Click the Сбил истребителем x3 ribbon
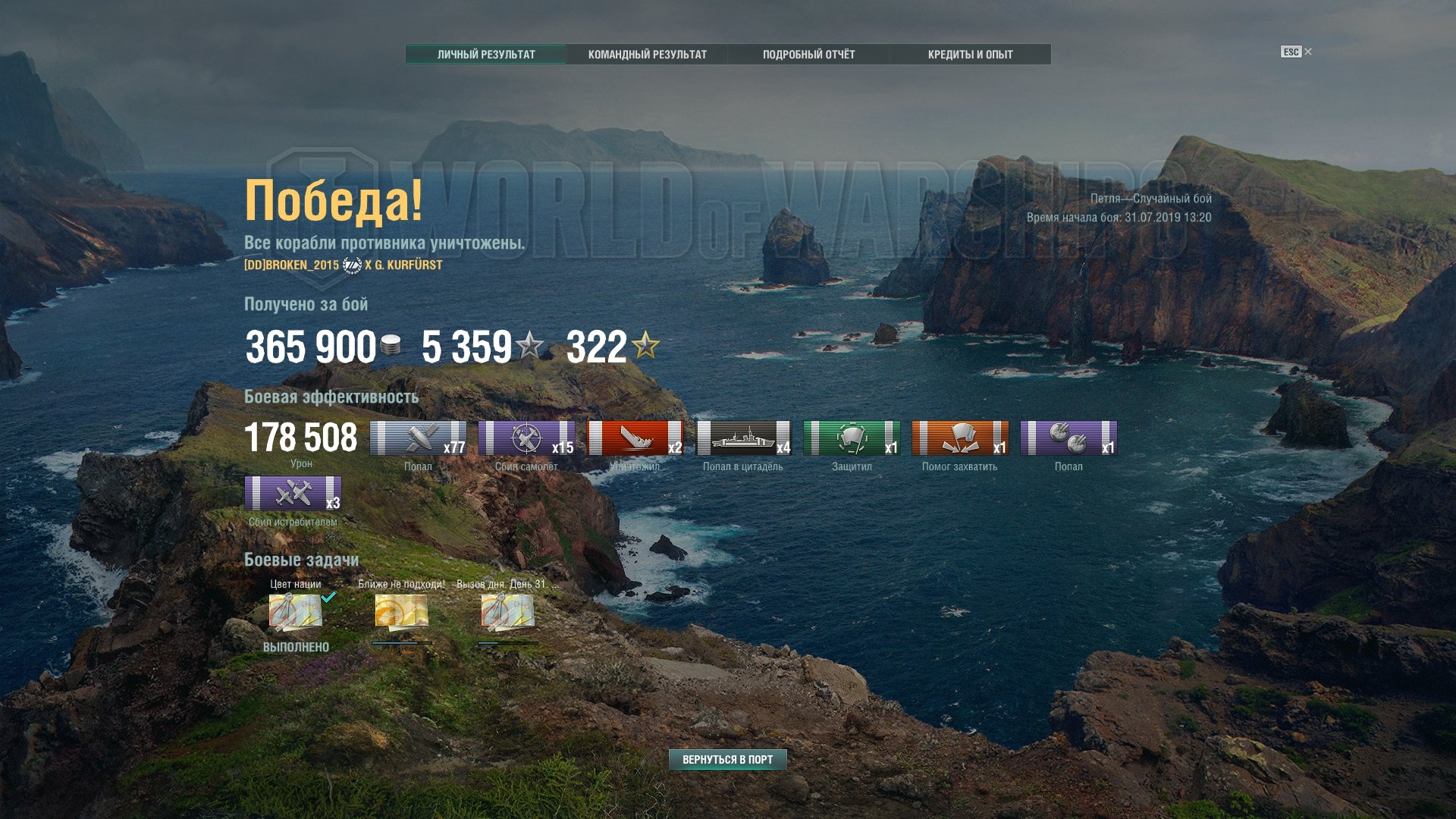This screenshot has height=819, width=1456. coord(293,494)
